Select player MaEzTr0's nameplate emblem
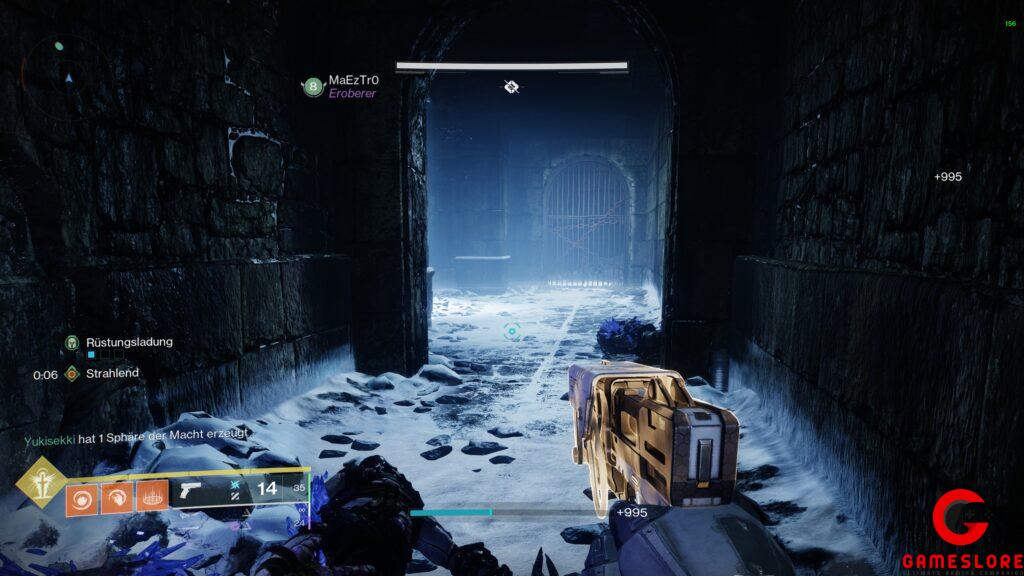This screenshot has height=576, width=1024. (x=313, y=88)
